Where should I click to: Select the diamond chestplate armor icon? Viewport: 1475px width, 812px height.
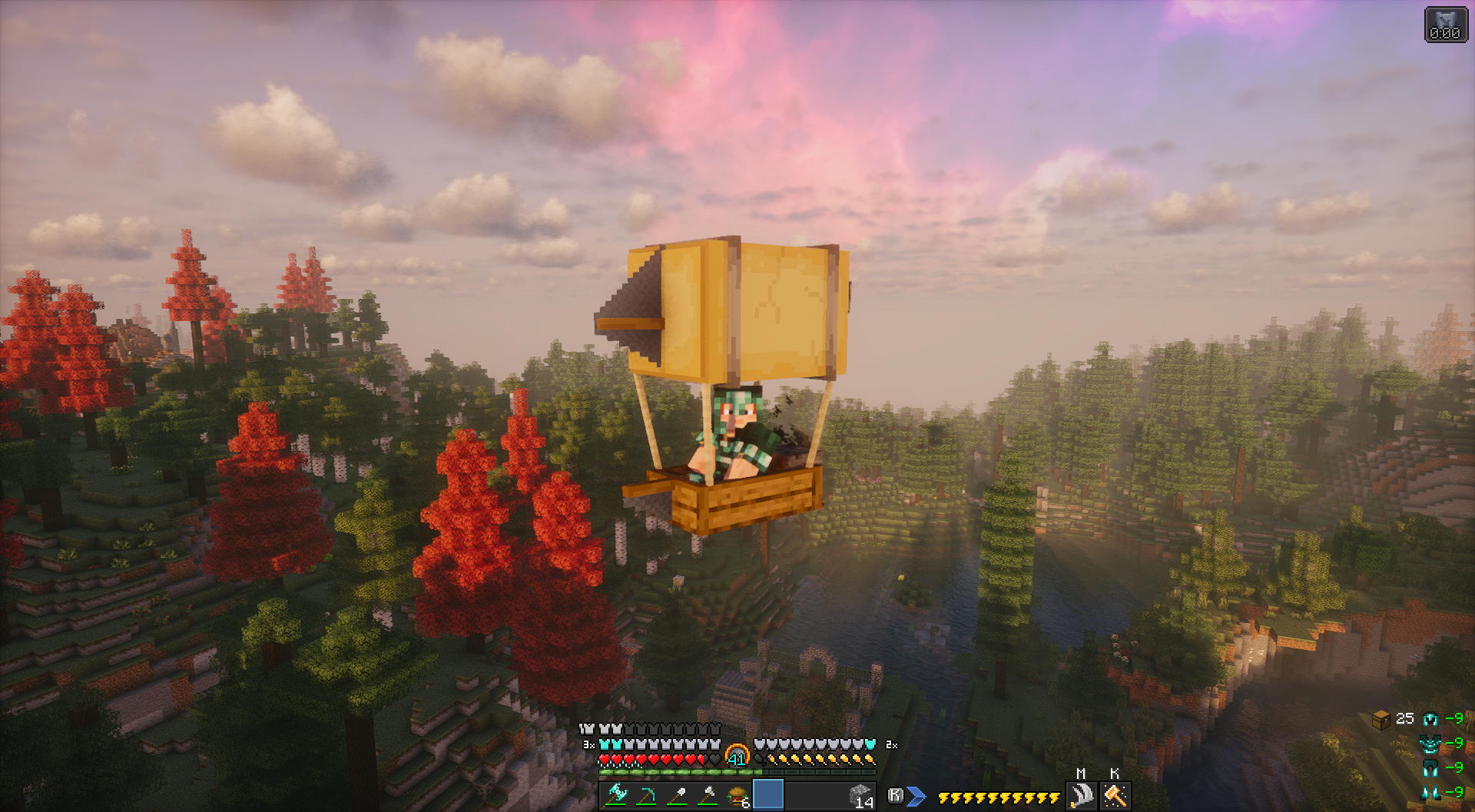coord(1430,744)
